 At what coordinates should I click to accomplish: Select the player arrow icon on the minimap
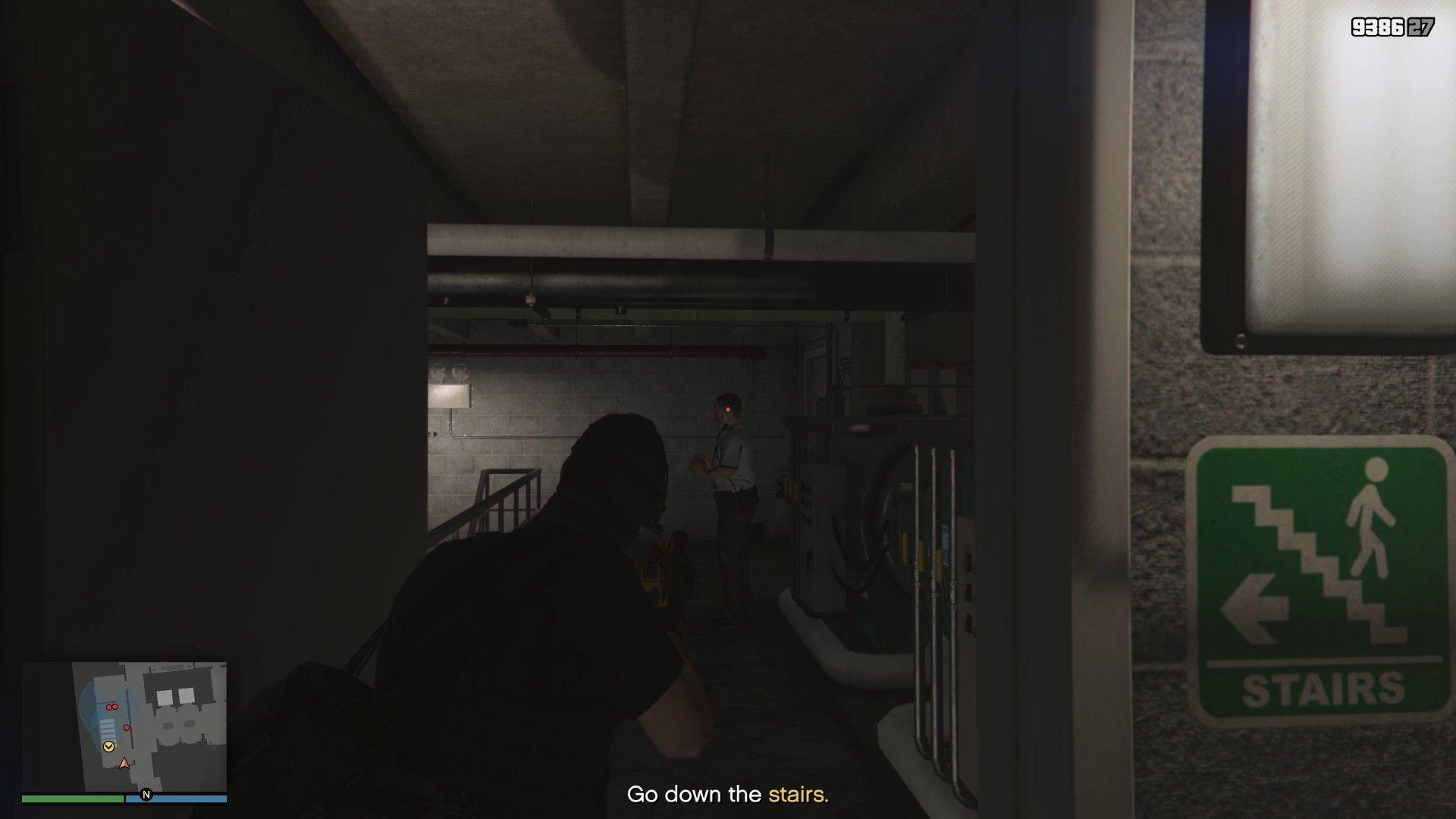pos(124,763)
